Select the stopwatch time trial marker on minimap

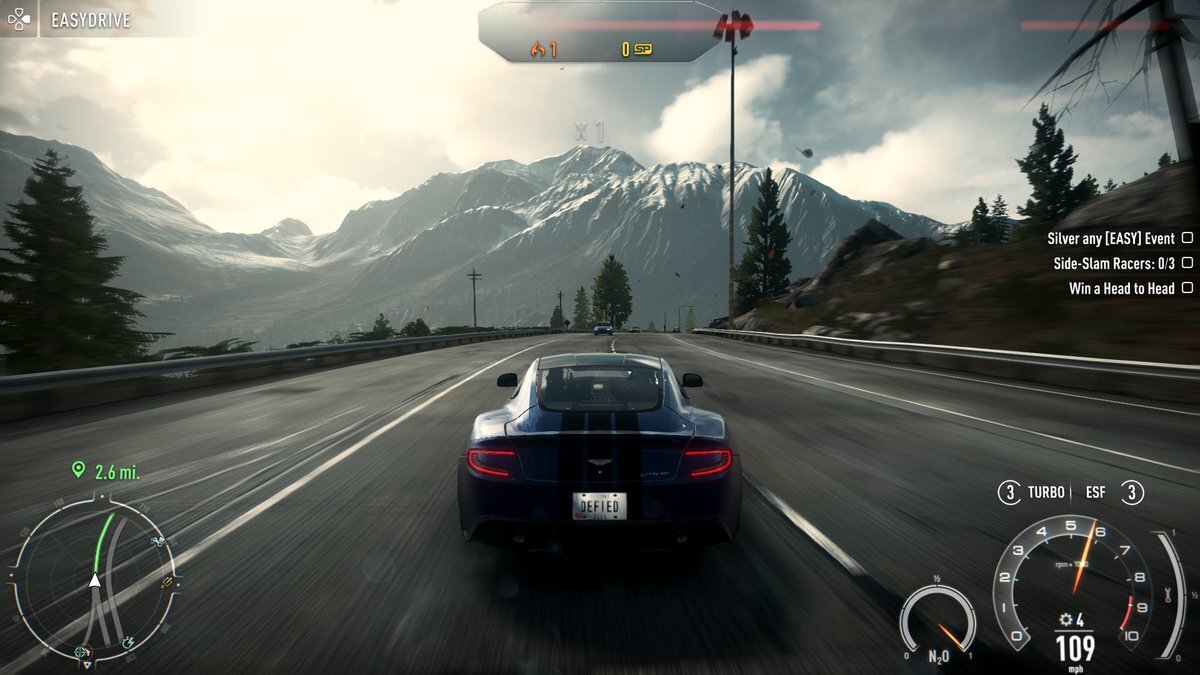pyautogui.click(x=128, y=642)
